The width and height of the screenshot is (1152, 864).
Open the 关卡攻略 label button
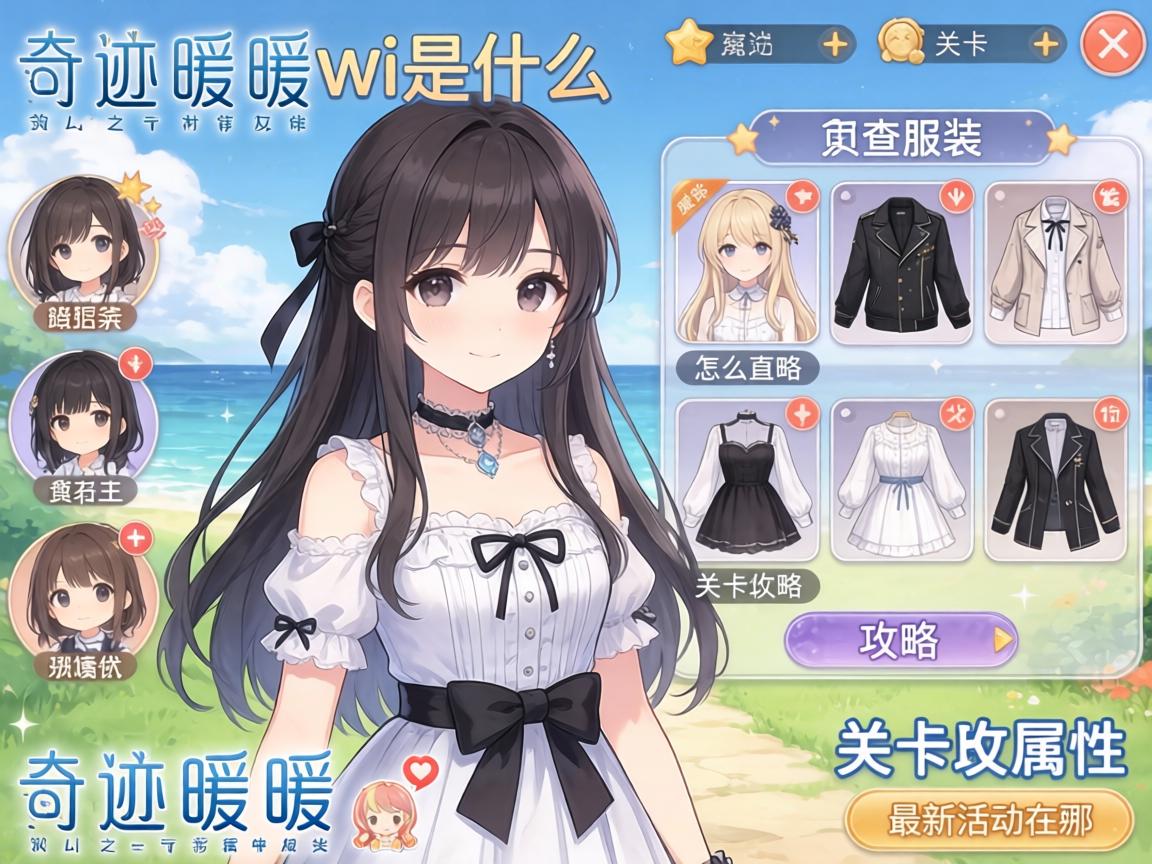coord(746,586)
